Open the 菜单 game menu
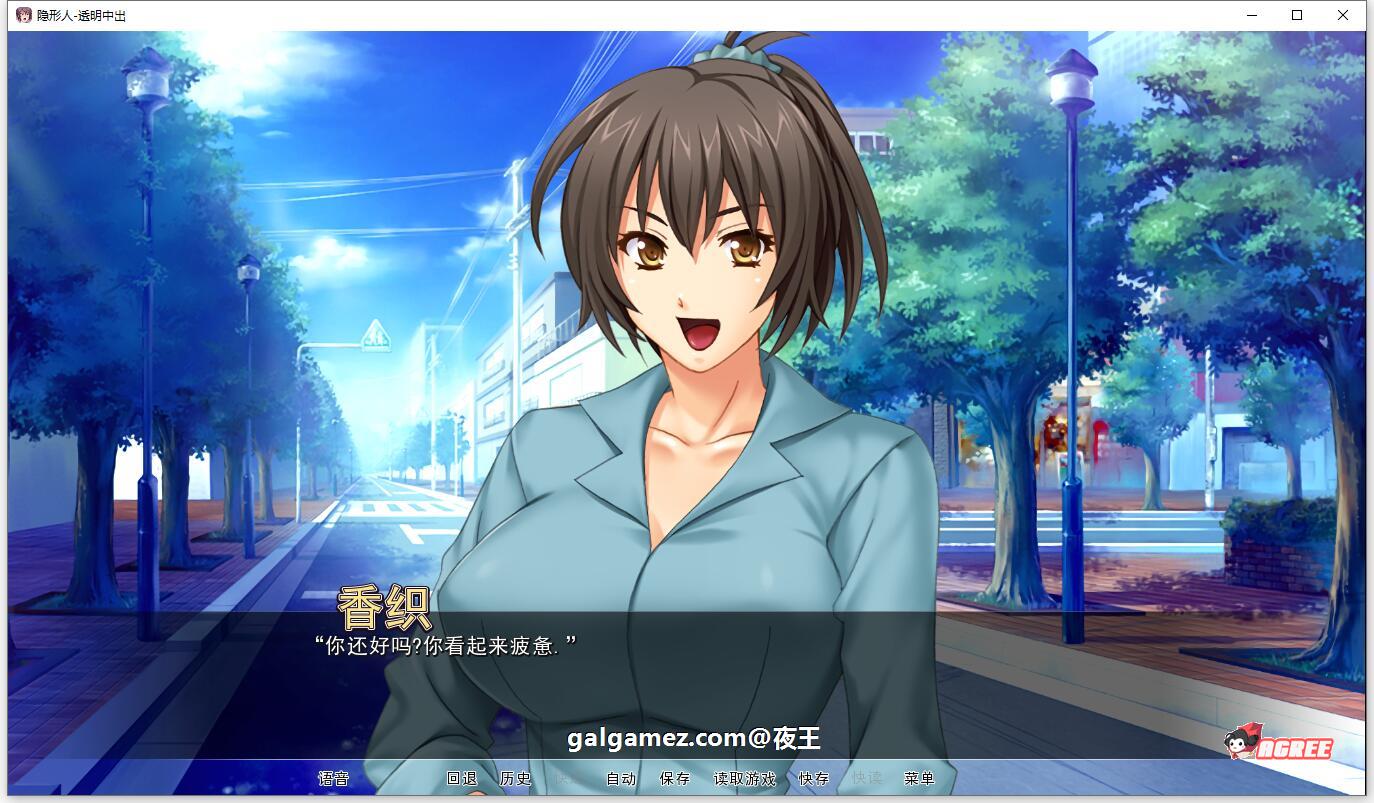Screen dimensions: 1374x803 pyautogui.click(x=921, y=777)
